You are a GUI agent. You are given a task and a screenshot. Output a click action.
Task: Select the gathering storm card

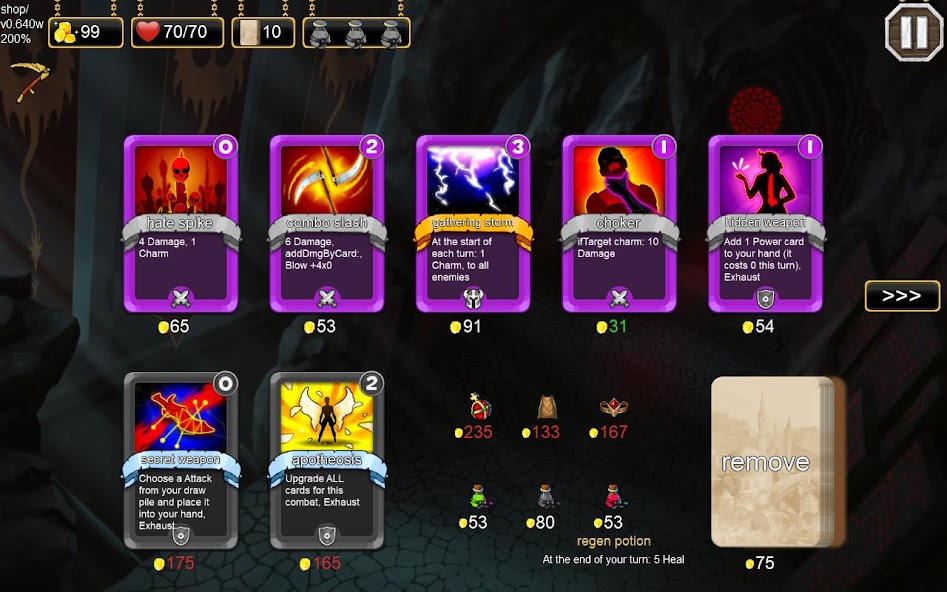pos(473,223)
